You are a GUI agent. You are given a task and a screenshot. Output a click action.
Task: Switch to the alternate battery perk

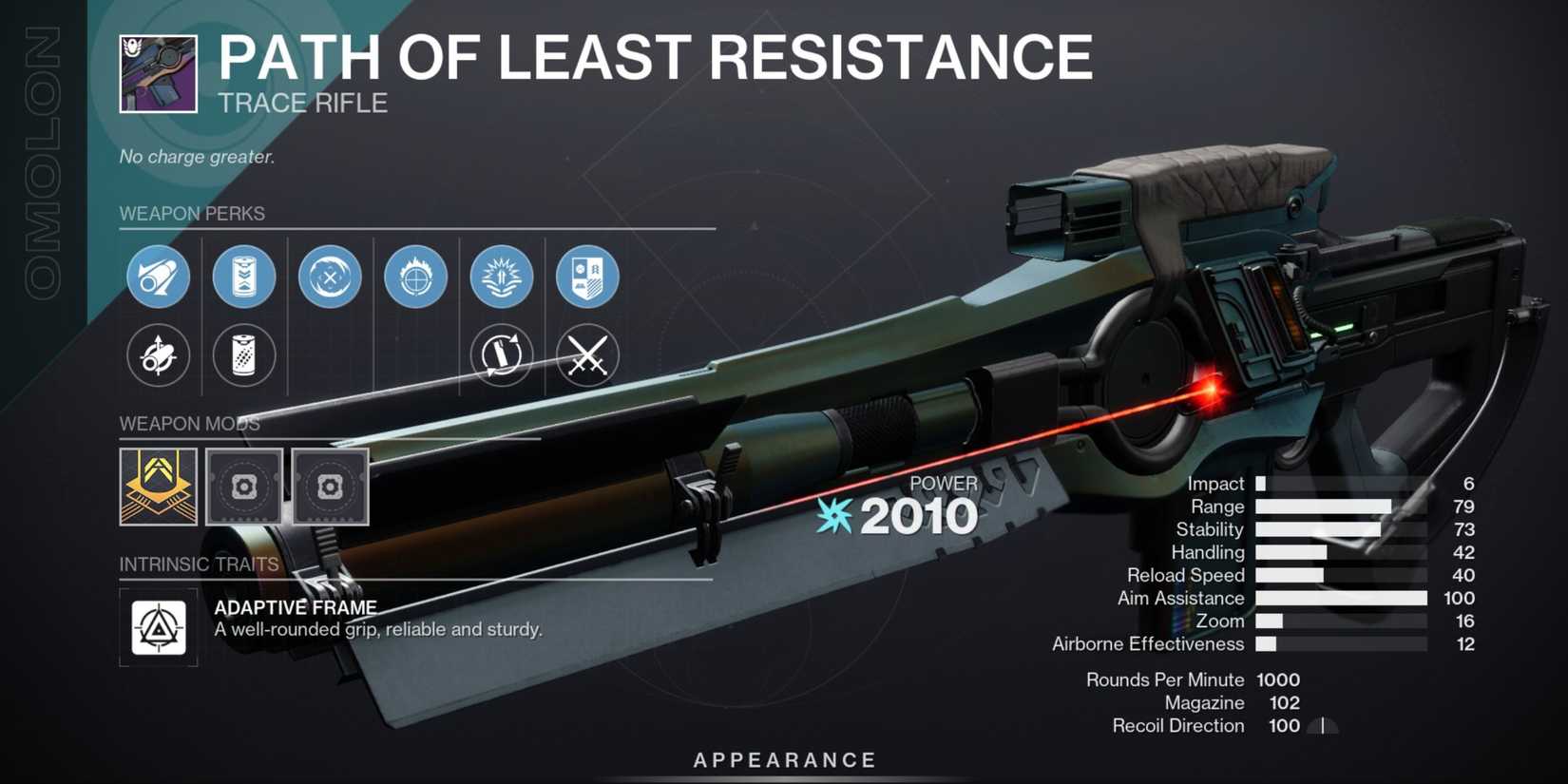(x=244, y=355)
